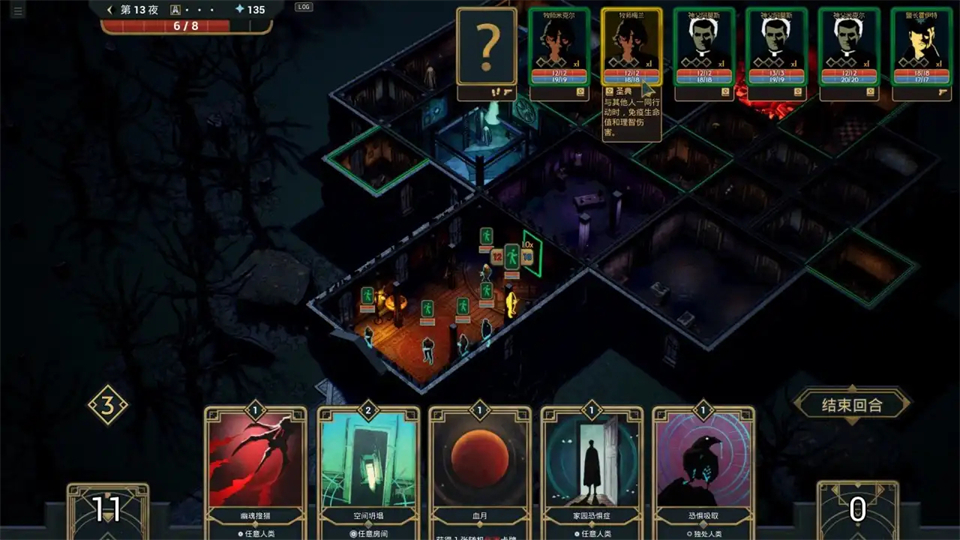Viewport: 960px width, 540px height.
Task: Click the back arrow beside 第13夜
Action: [x=110, y=9]
